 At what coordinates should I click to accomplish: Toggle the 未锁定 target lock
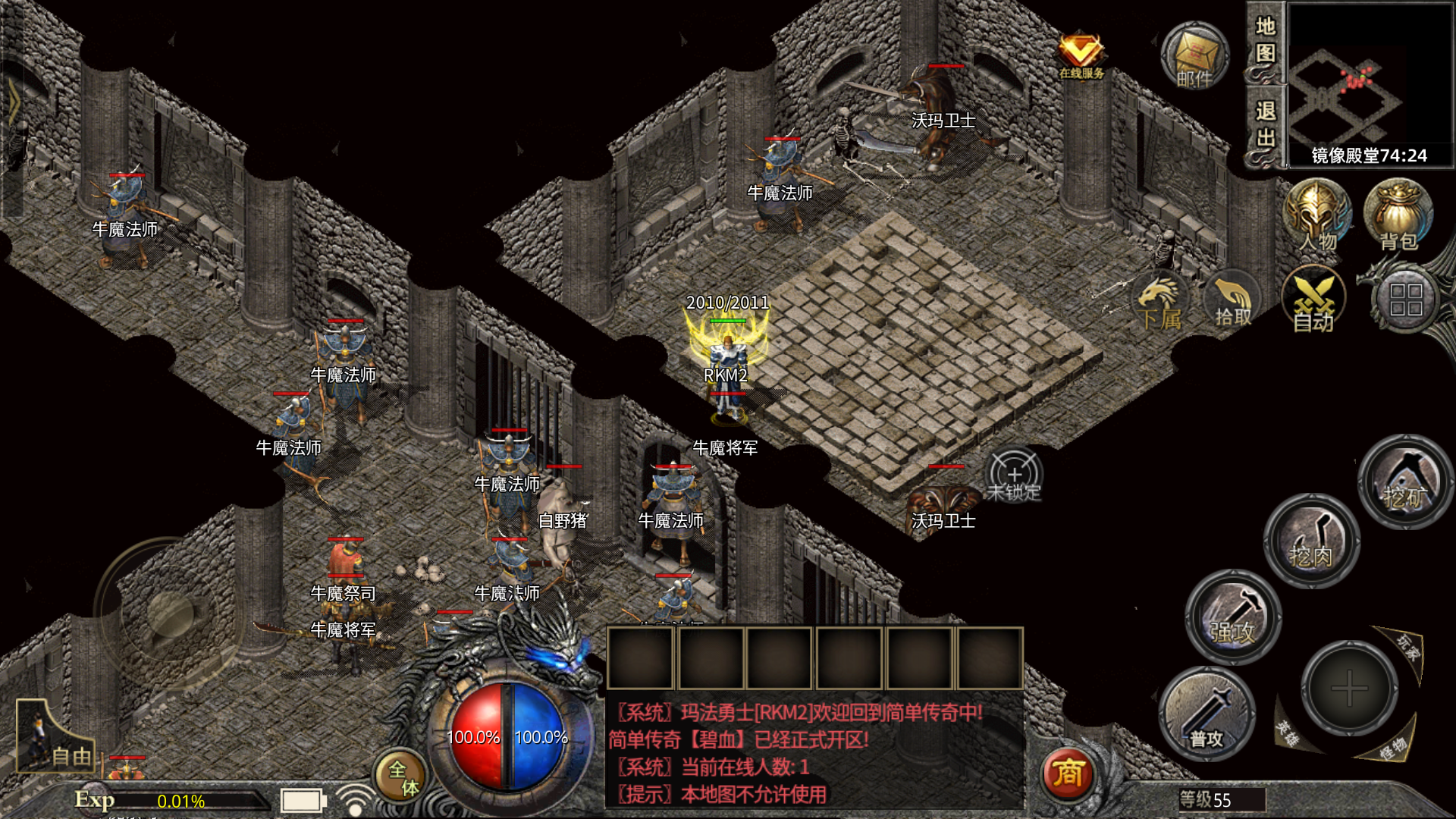(1014, 477)
